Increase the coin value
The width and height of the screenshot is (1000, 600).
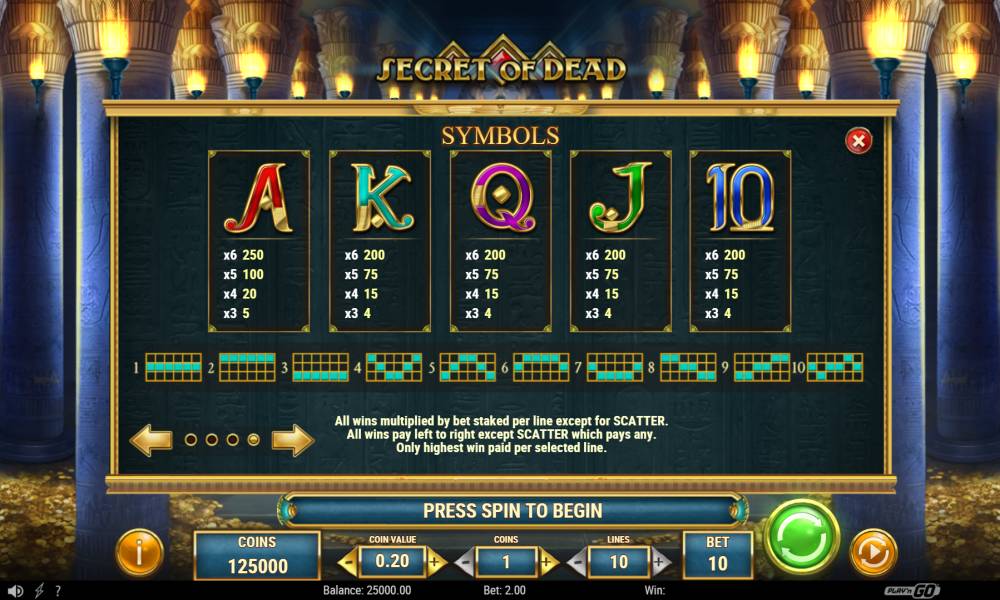point(432,563)
